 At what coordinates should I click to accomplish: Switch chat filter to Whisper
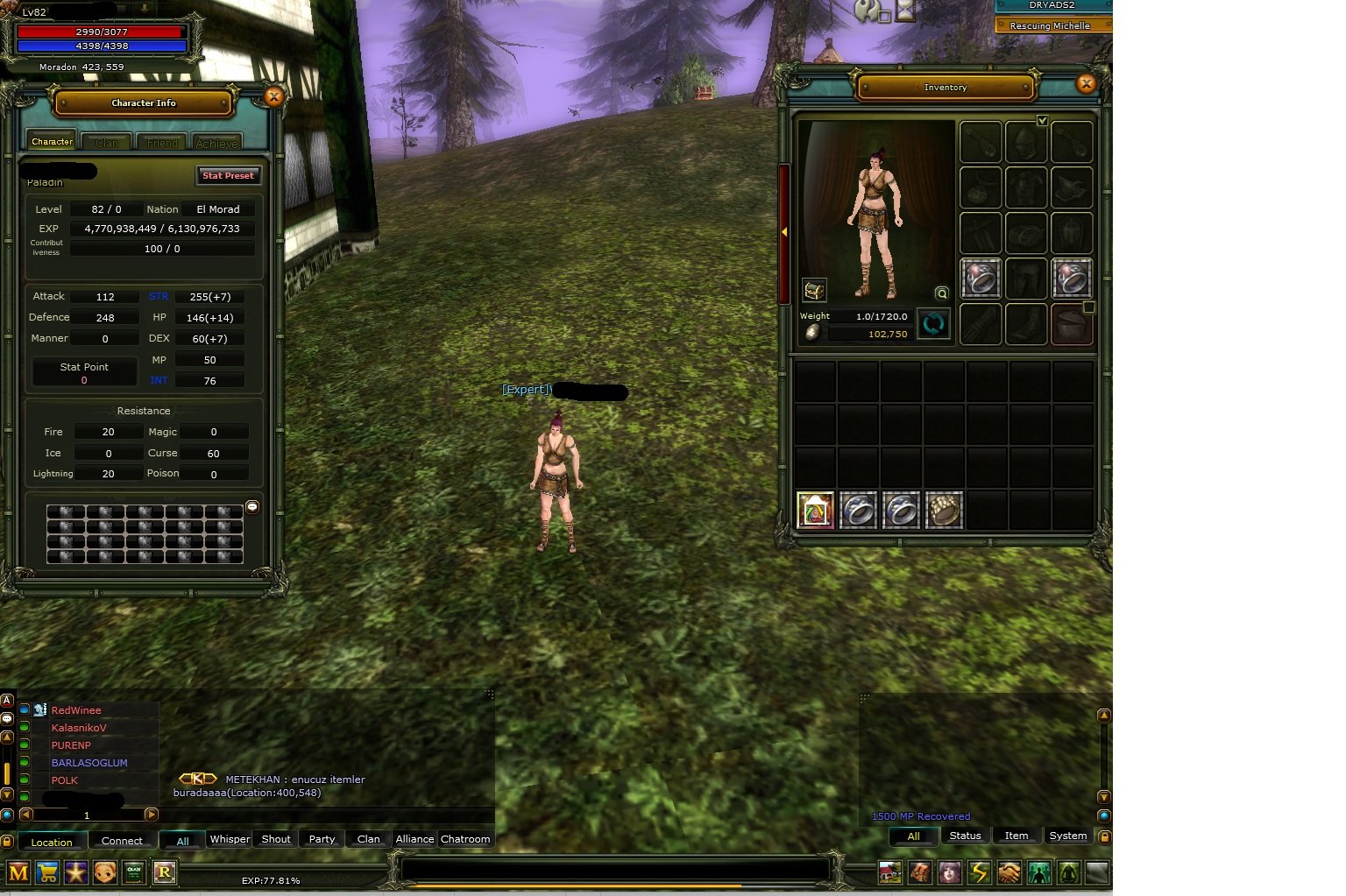(230, 839)
